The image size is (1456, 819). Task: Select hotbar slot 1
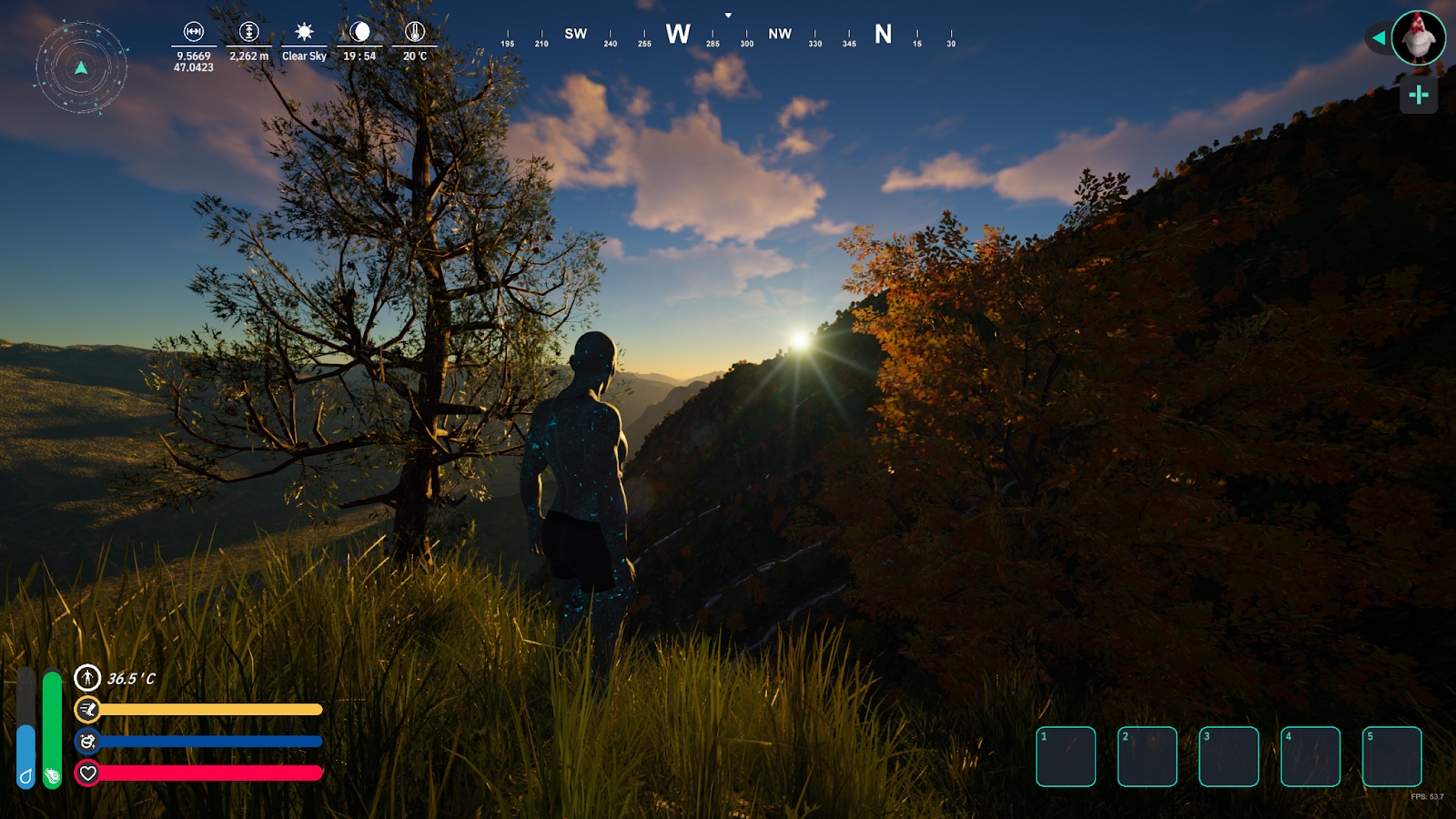(1066, 756)
